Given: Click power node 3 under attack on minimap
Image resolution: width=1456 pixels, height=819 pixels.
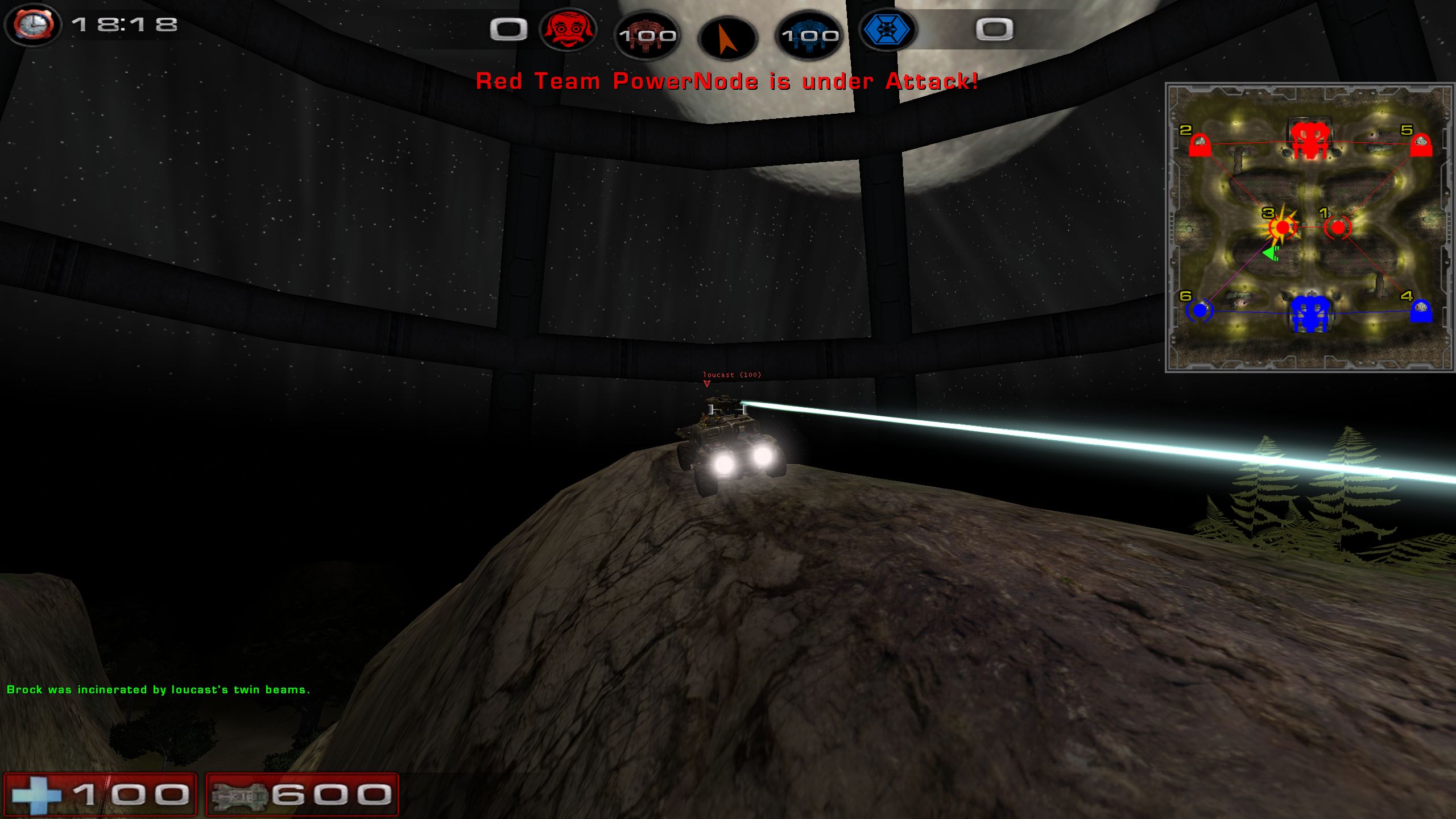Looking at the screenshot, I should coord(1282,228).
